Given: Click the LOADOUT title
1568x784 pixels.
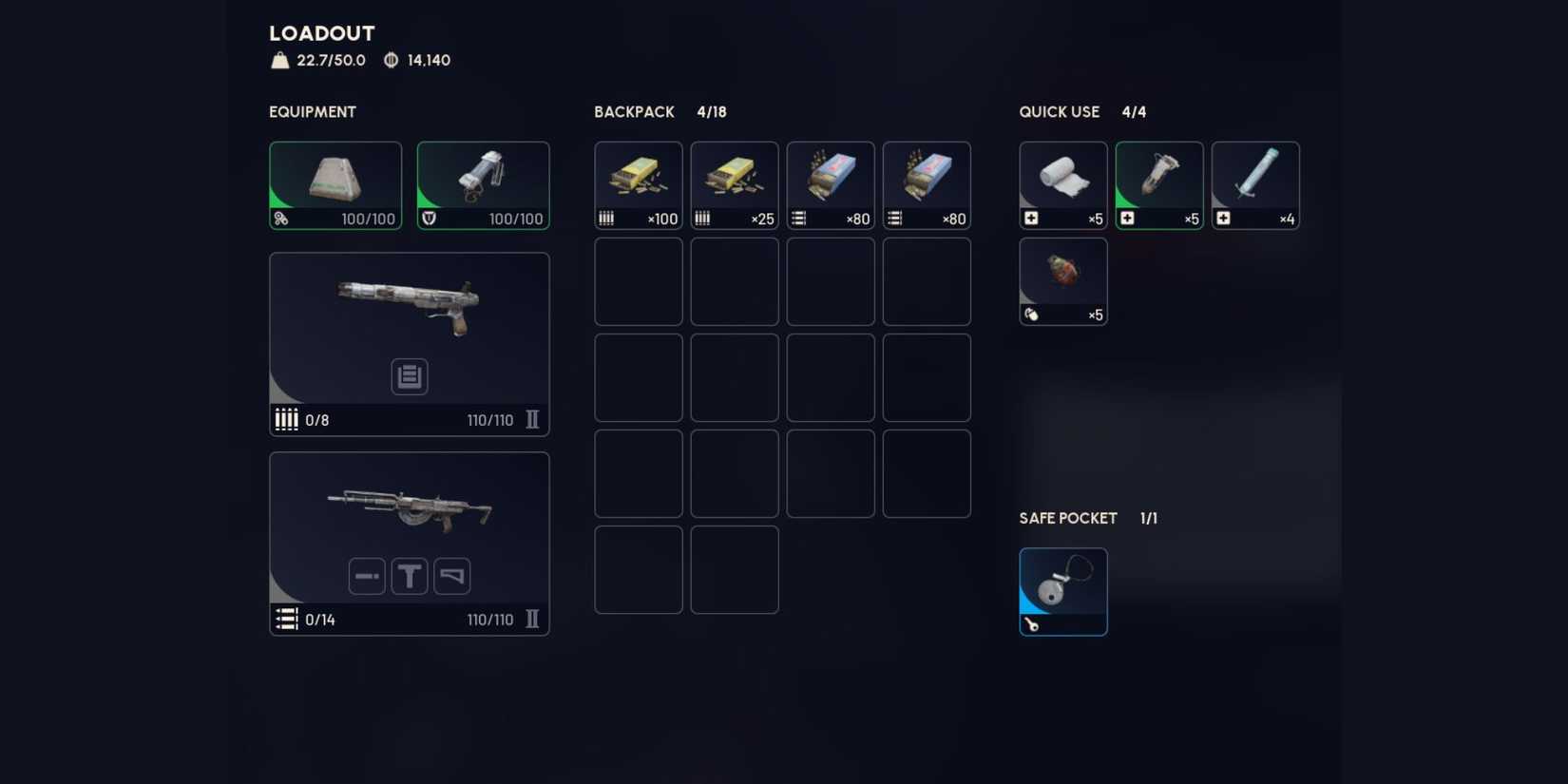Looking at the screenshot, I should (x=320, y=32).
